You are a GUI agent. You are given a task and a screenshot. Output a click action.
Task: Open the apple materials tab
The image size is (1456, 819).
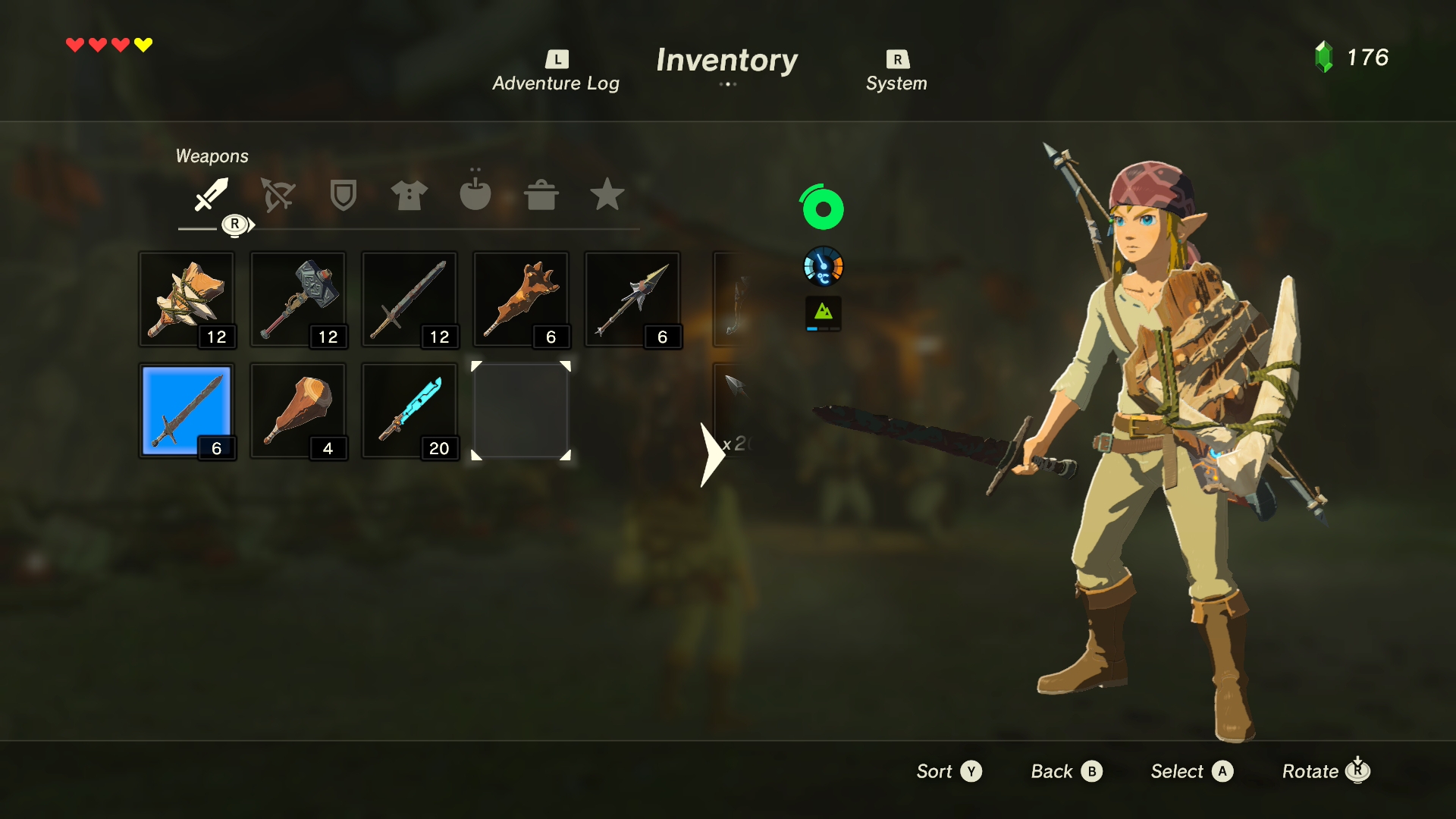[x=475, y=193]
